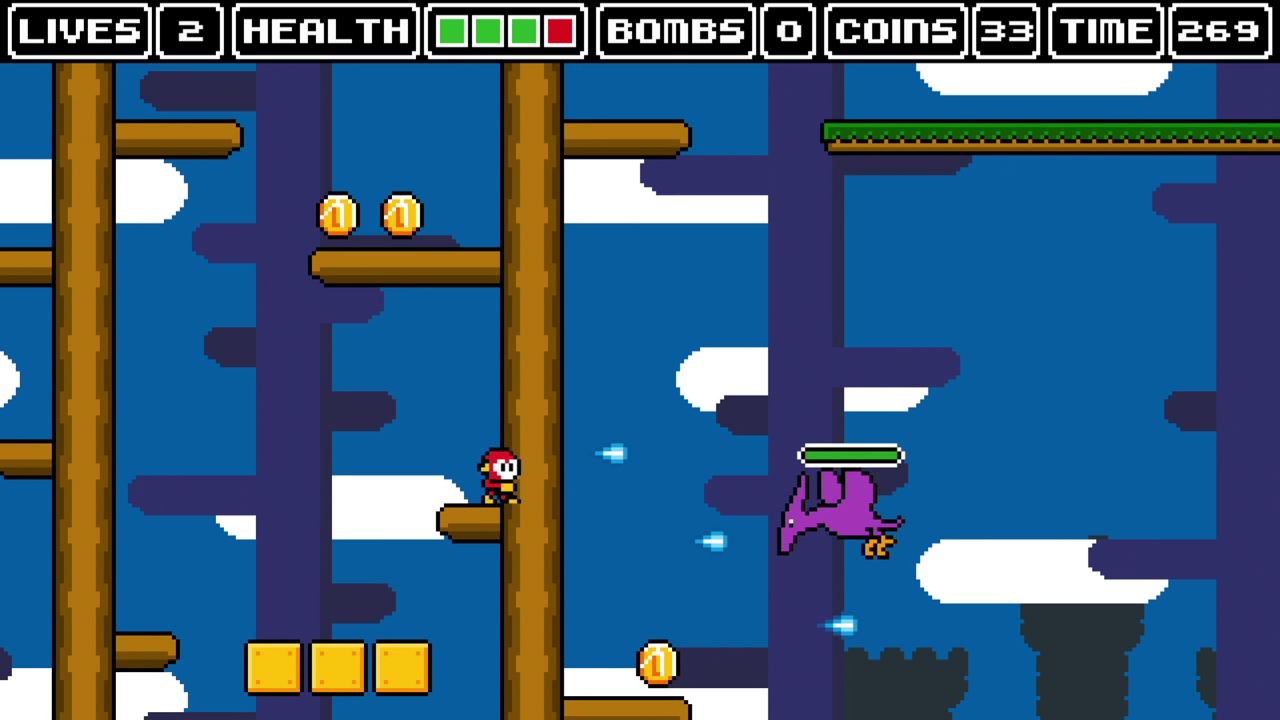Expand the BOMBS counter panel
The width and height of the screenshot is (1280, 720).
click(x=676, y=31)
